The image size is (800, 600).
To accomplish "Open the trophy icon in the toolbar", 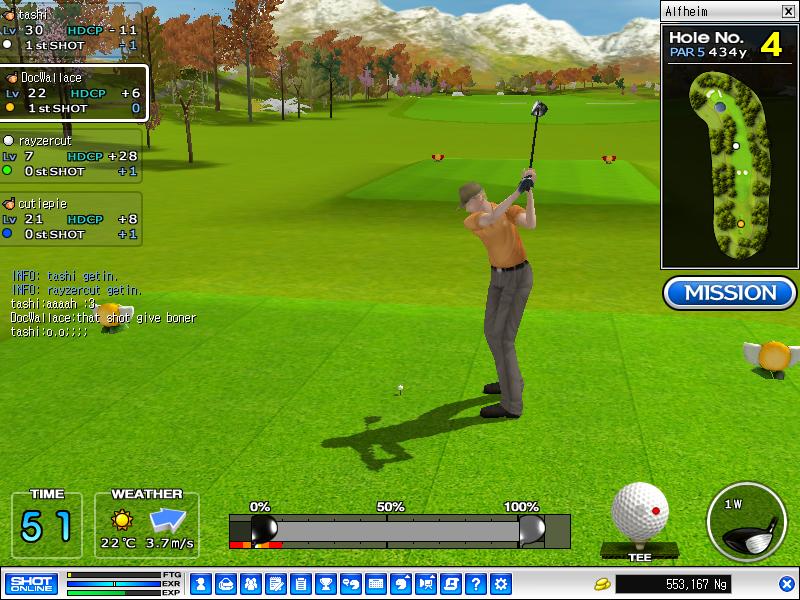I will [x=326, y=584].
